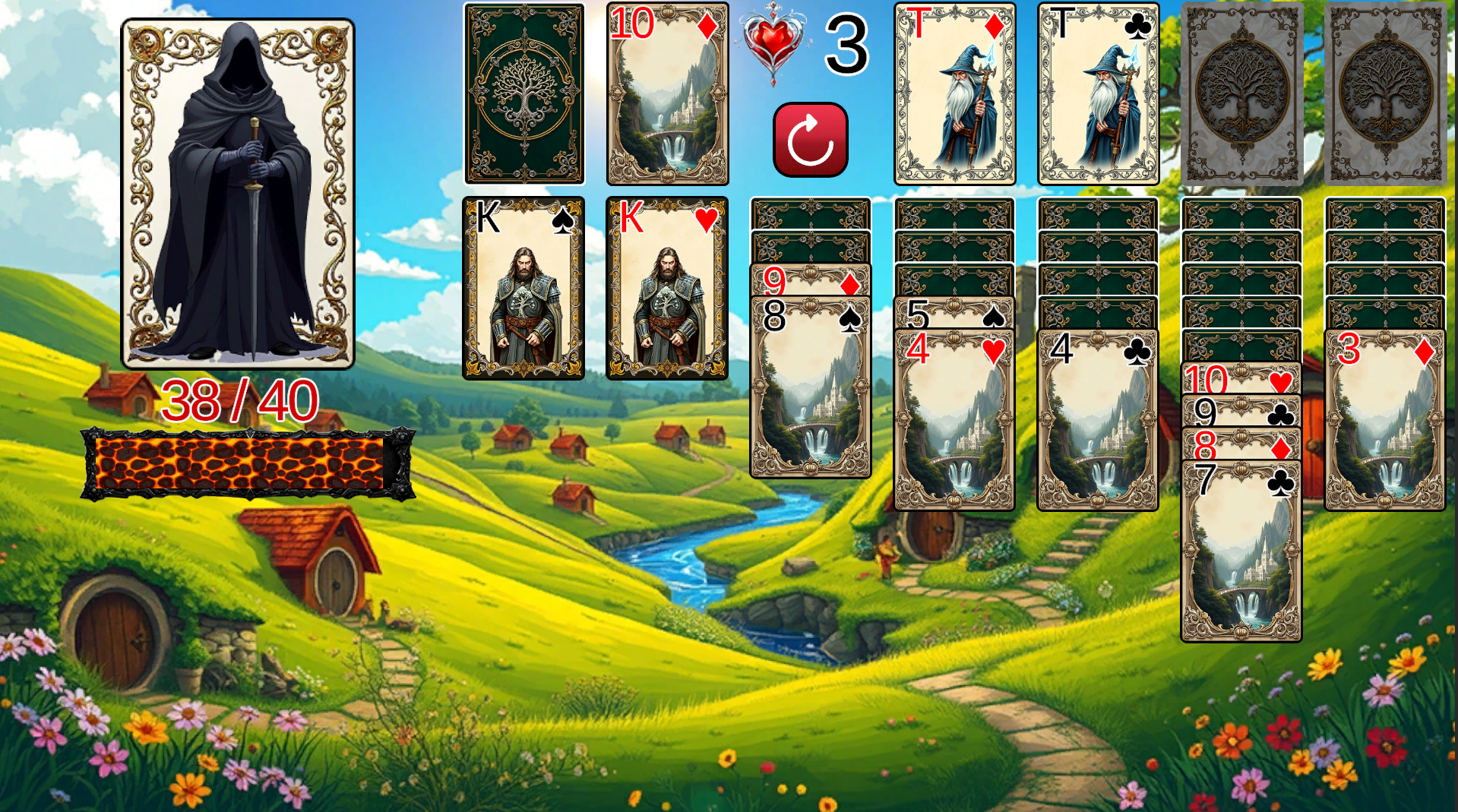This screenshot has width=1458, height=812.
Task: Click the first gray empty foundation slot
Action: (1243, 93)
